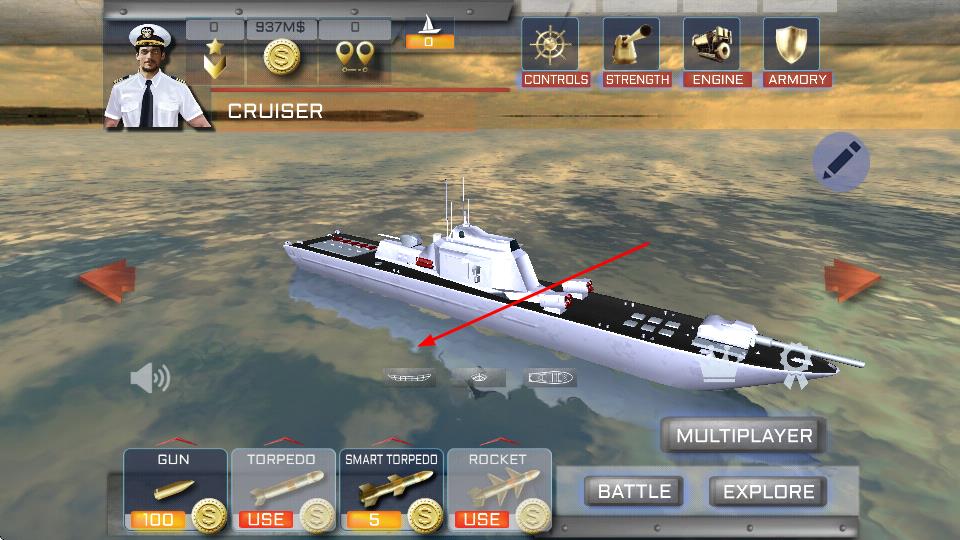Choose the submarine silhouette icon
The width and height of the screenshot is (960, 540).
coord(551,378)
